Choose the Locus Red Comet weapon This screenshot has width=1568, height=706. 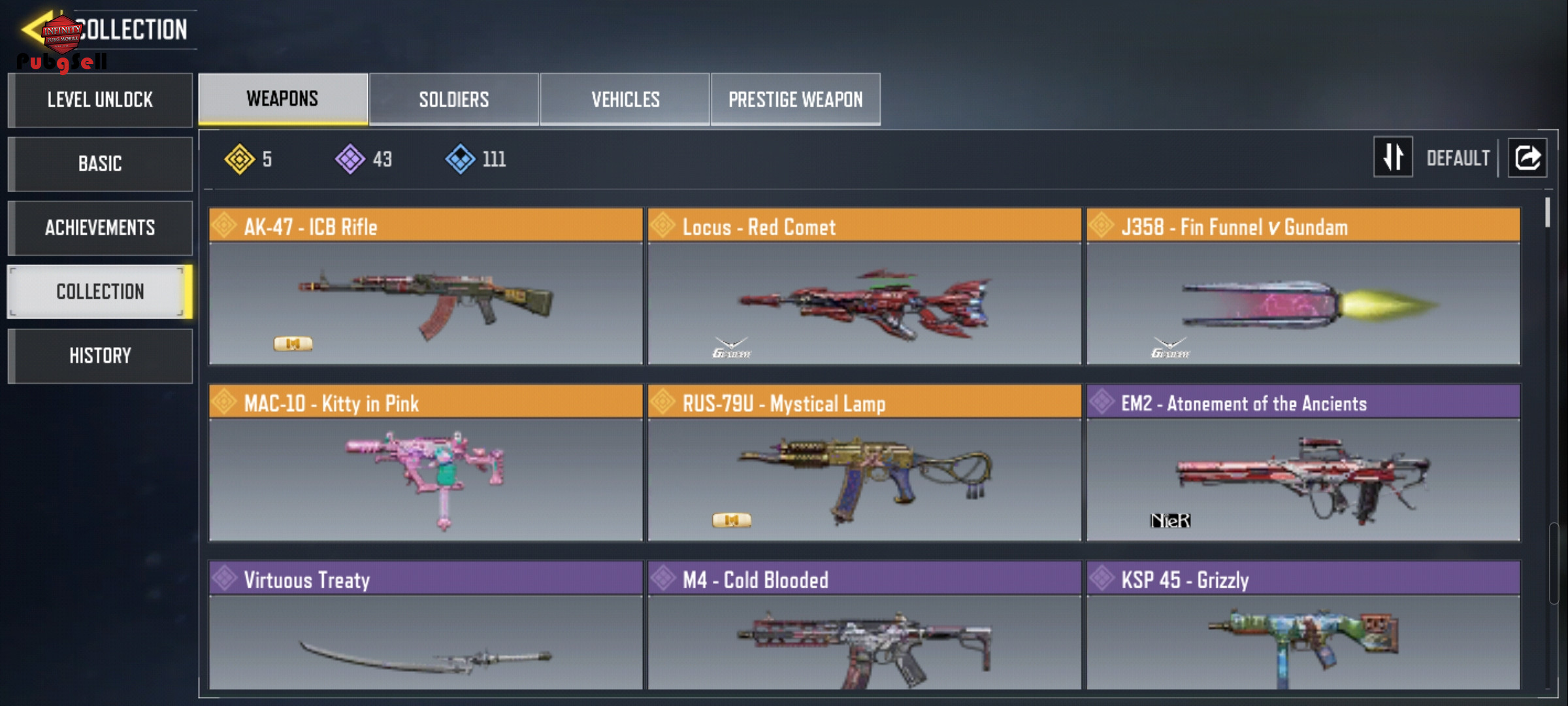(864, 286)
